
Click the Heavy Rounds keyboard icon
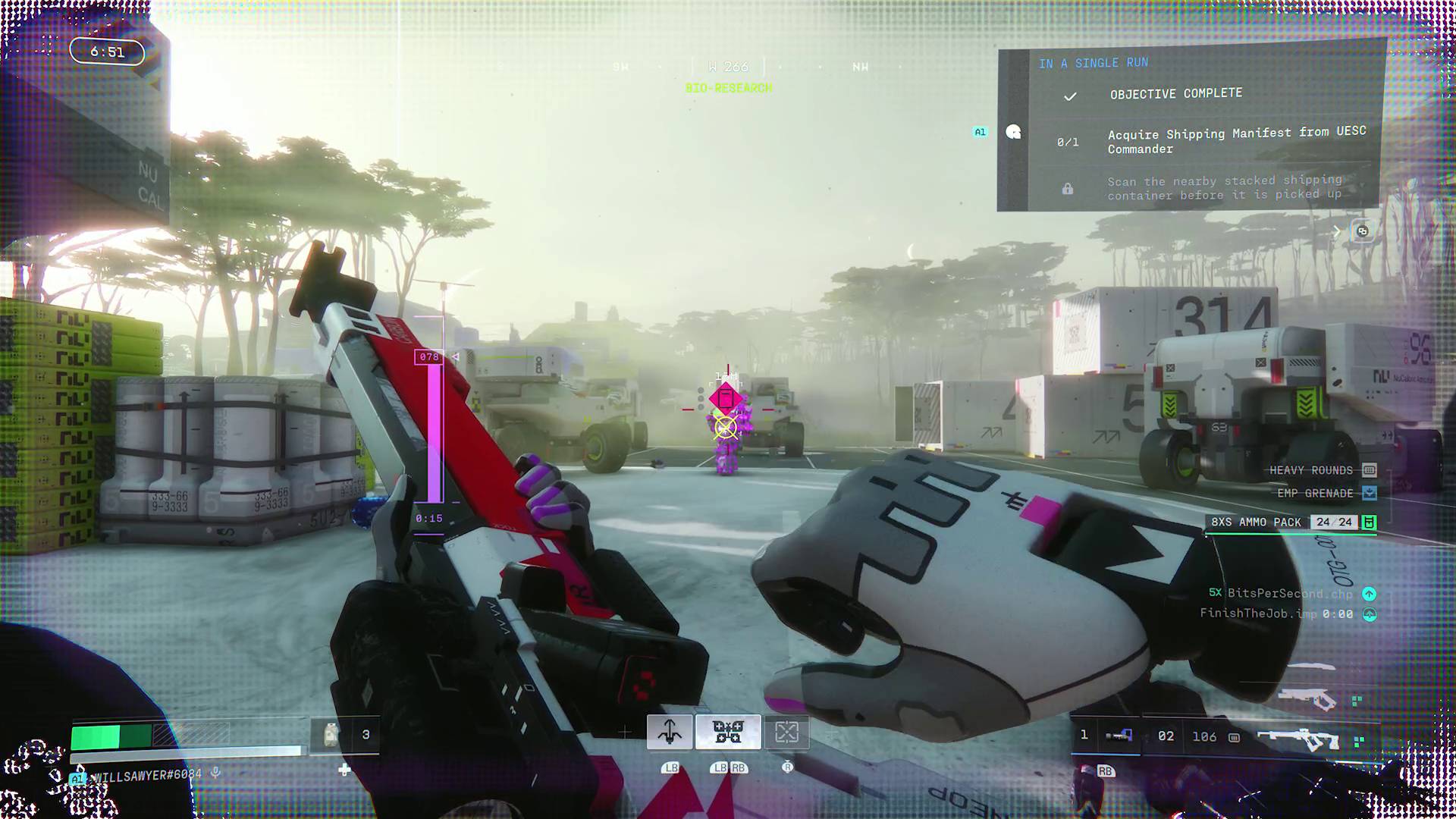point(1369,470)
